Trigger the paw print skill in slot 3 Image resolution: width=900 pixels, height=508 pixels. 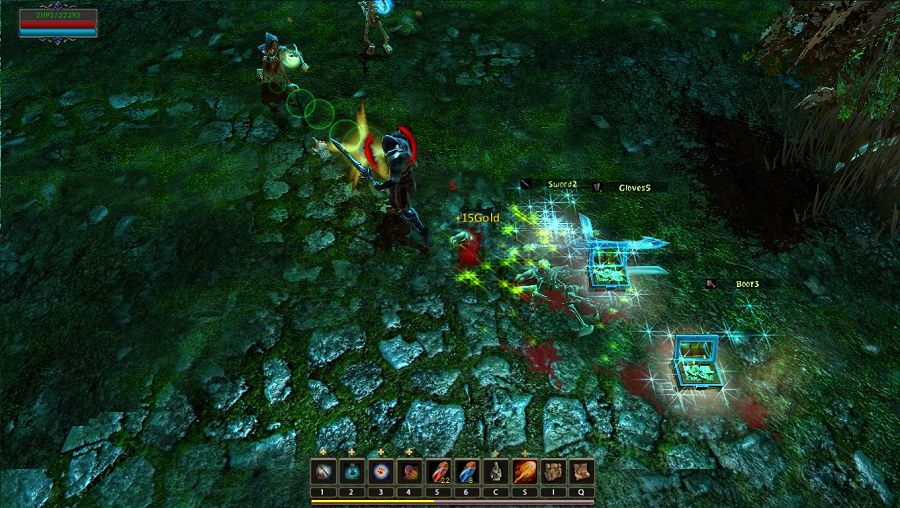(x=380, y=471)
